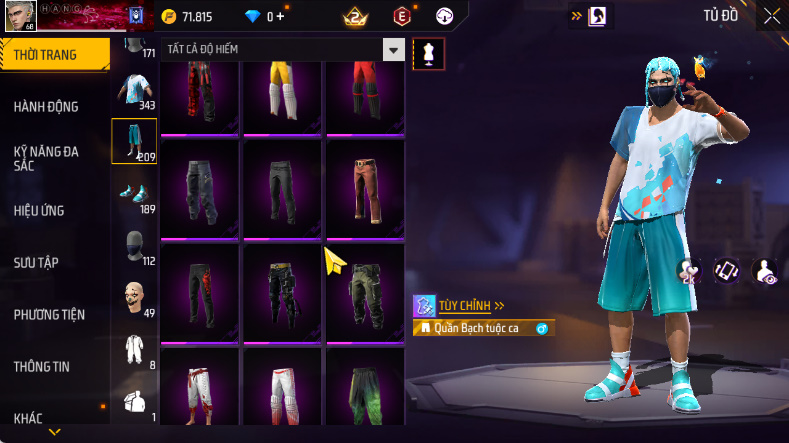Open the Phương Tiện tab
The width and height of the screenshot is (789, 443).
pyautogui.click(x=49, y=314)
